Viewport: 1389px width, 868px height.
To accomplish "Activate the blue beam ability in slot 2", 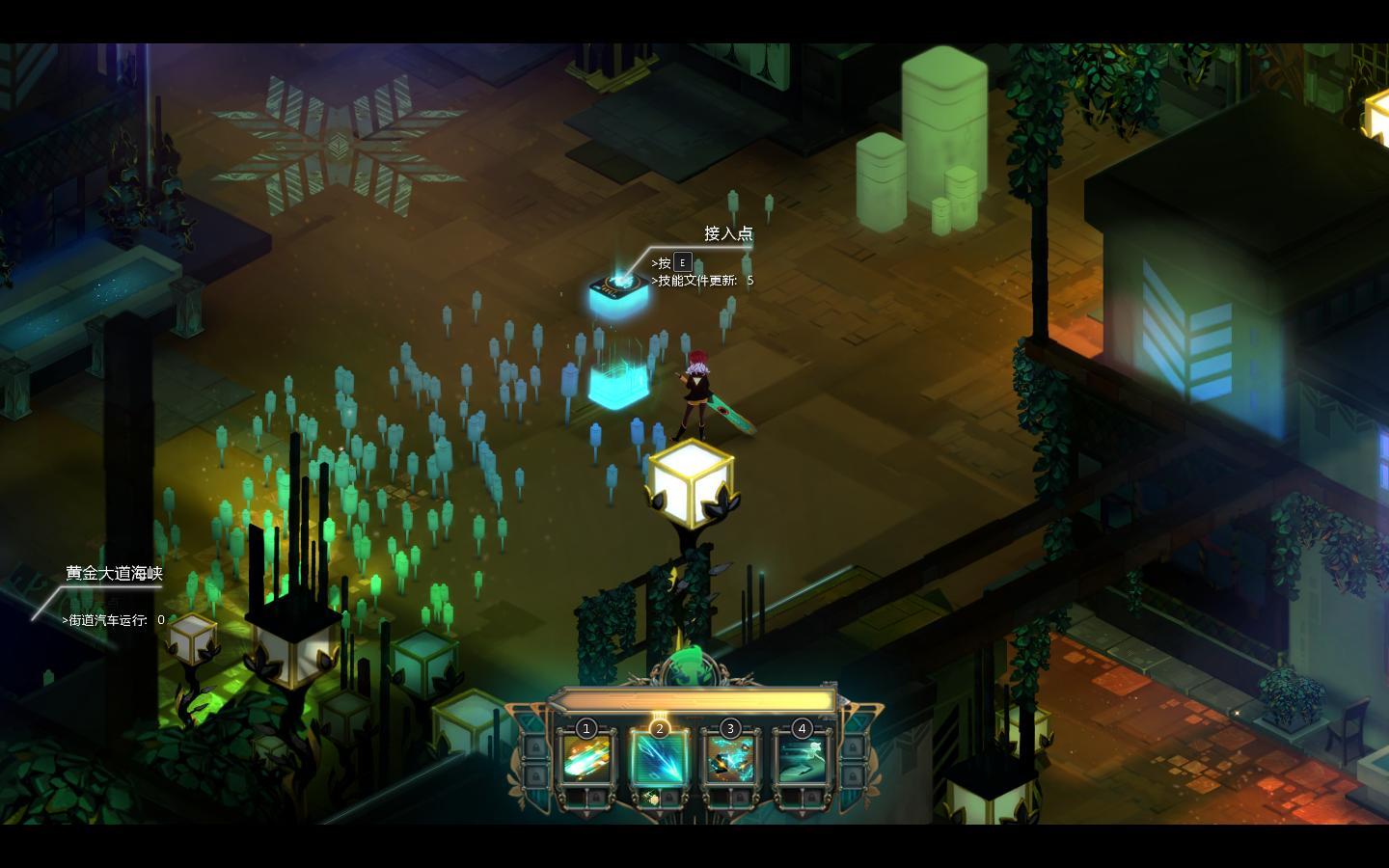I will (x=659, y=760).
